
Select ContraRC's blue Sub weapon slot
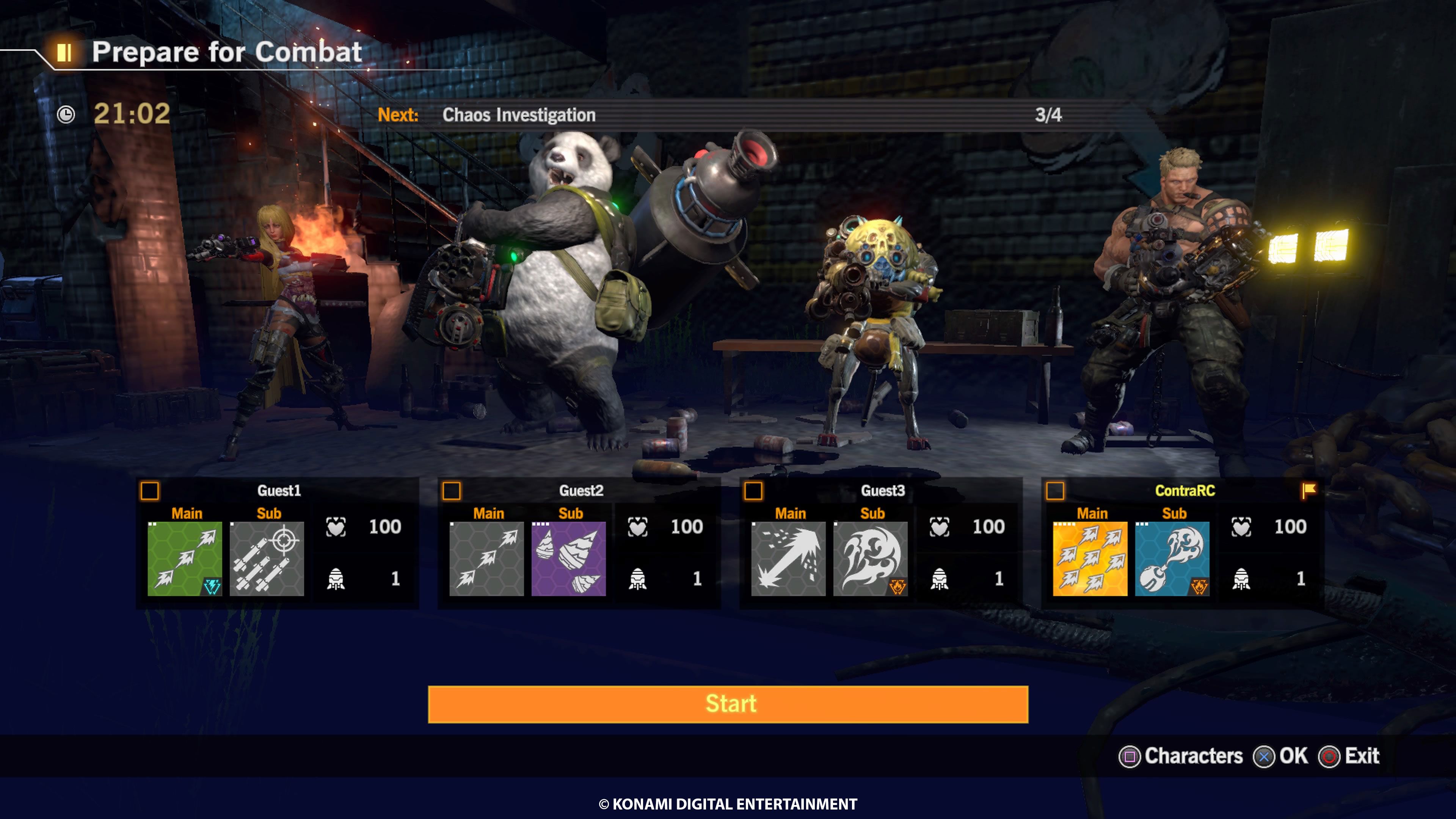(1172, 559)
